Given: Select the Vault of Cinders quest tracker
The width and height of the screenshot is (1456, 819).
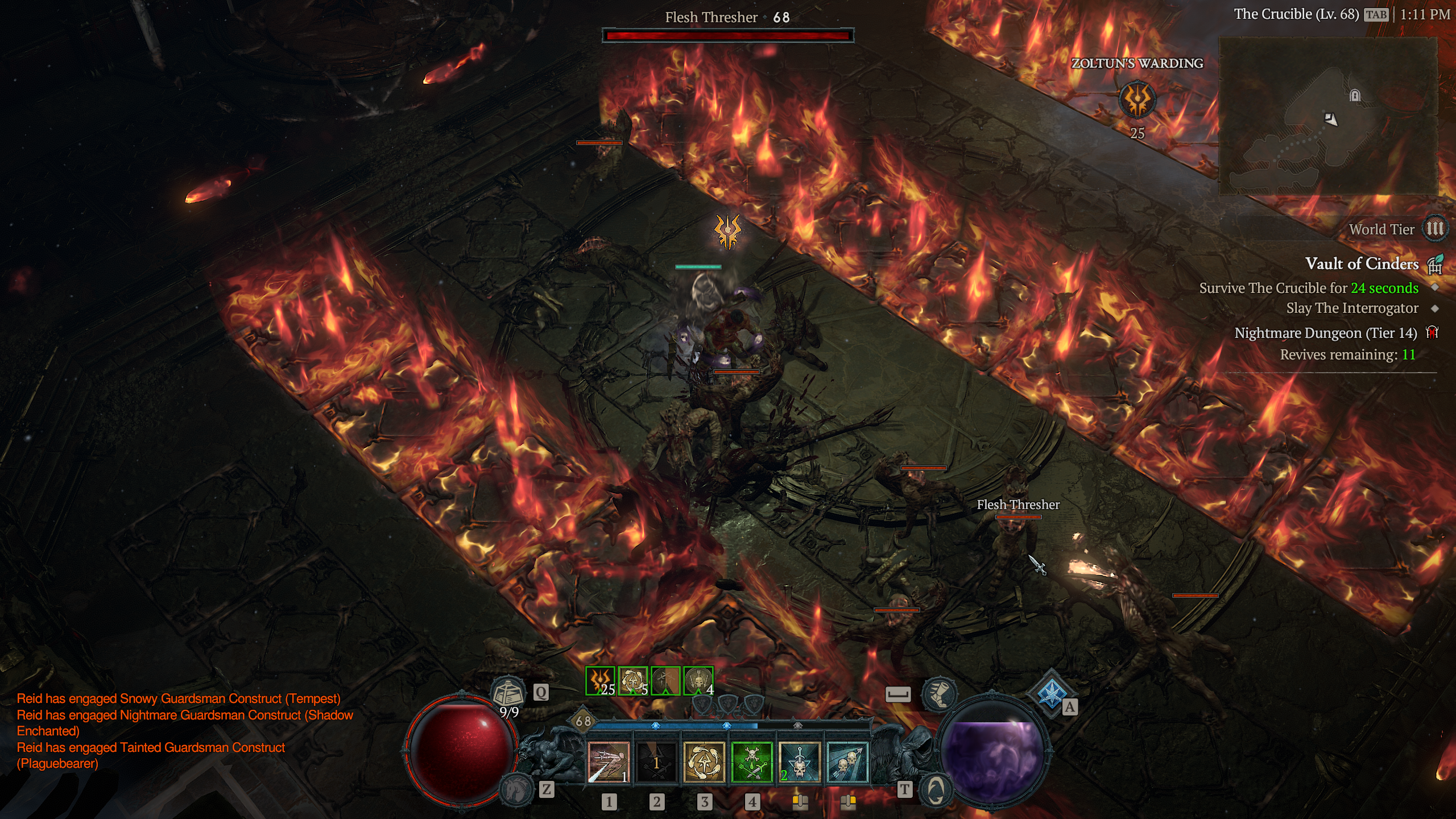Looking at the screenshot, I should coord(1362,264).
